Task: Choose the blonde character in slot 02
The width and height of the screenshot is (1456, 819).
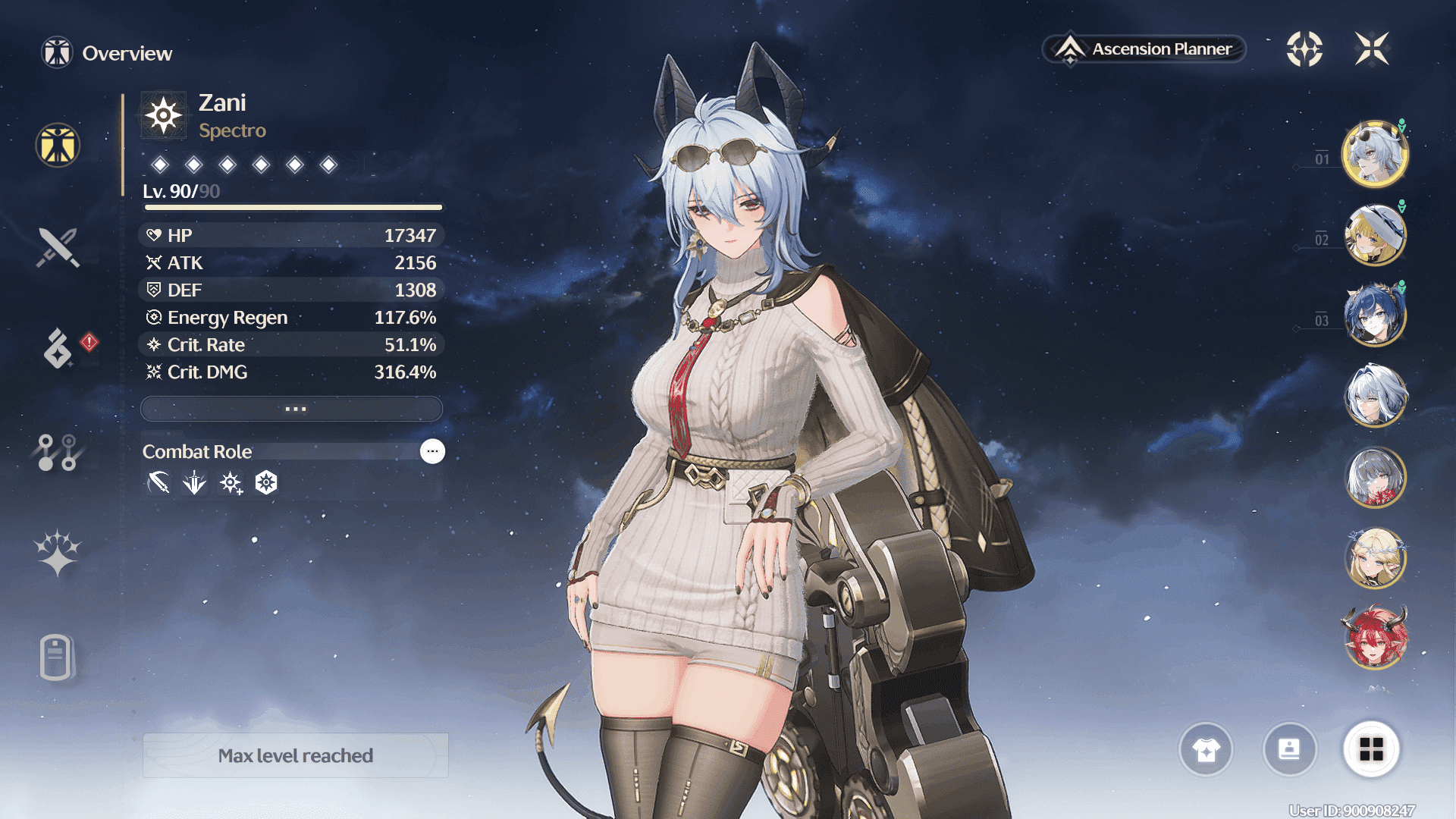Action: point(1375,235)
